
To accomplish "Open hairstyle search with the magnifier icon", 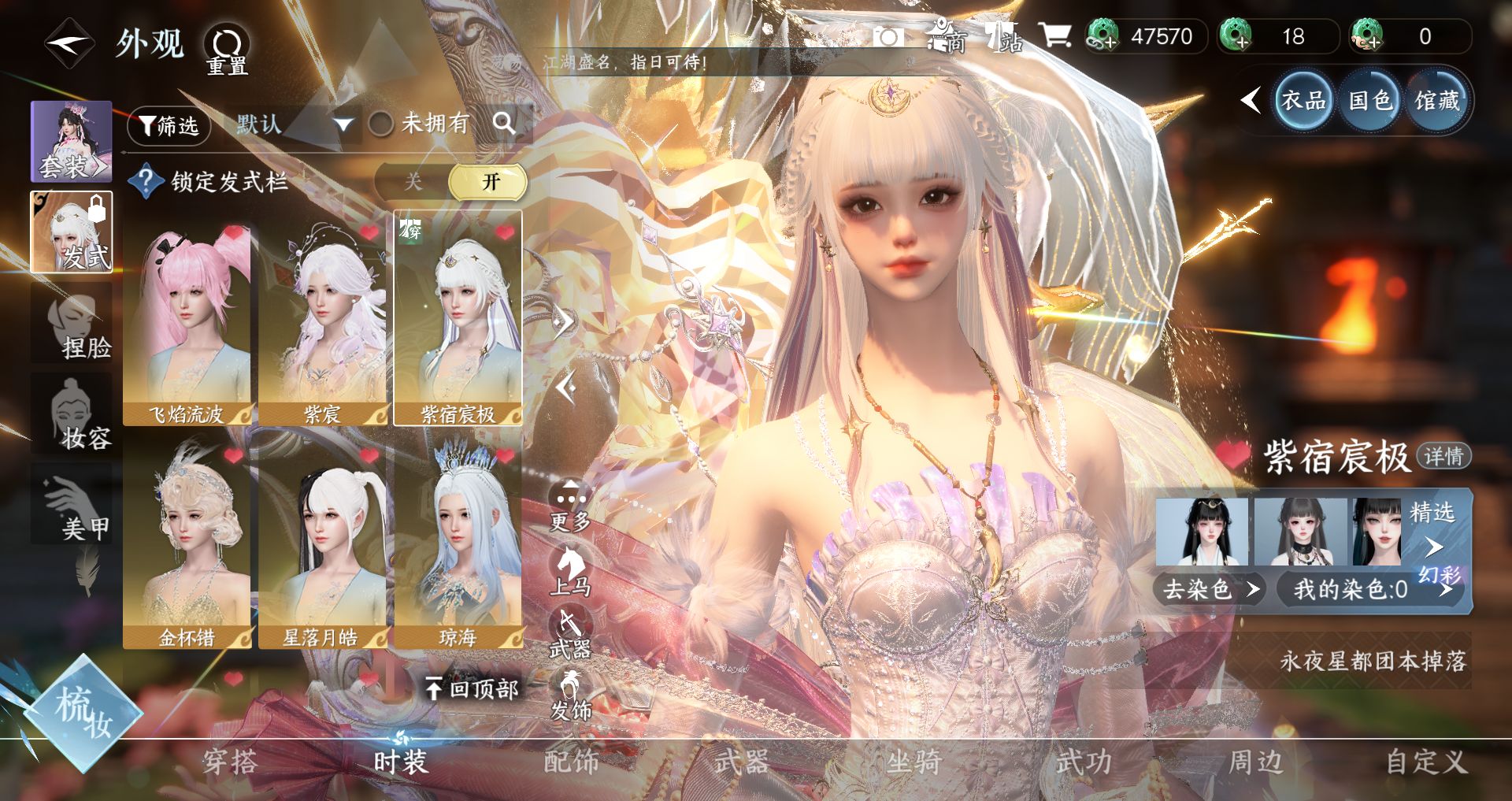I will tap(503, 123).
